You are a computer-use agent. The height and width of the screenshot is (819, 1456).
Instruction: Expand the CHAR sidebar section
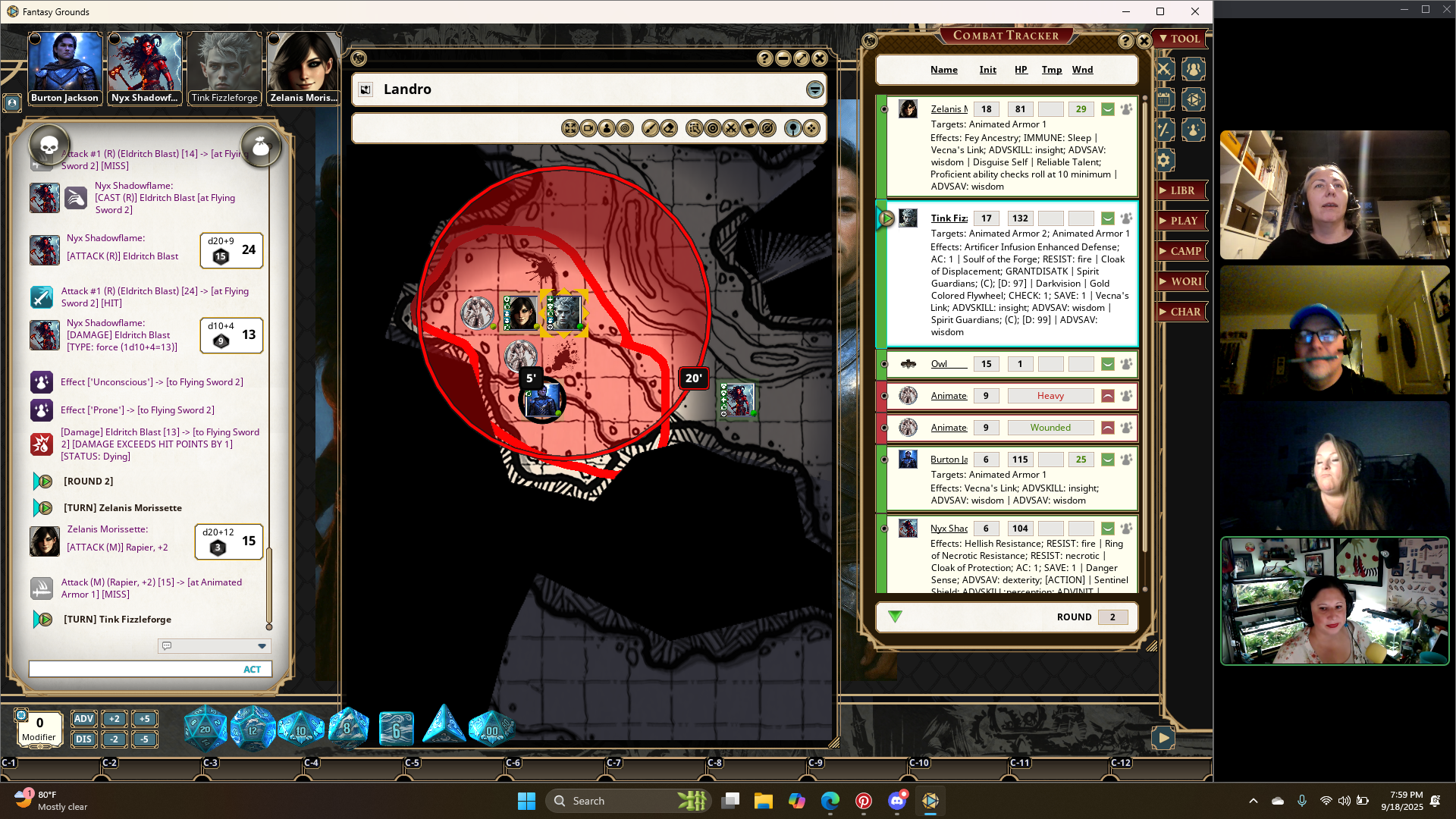coord(1181,312)
